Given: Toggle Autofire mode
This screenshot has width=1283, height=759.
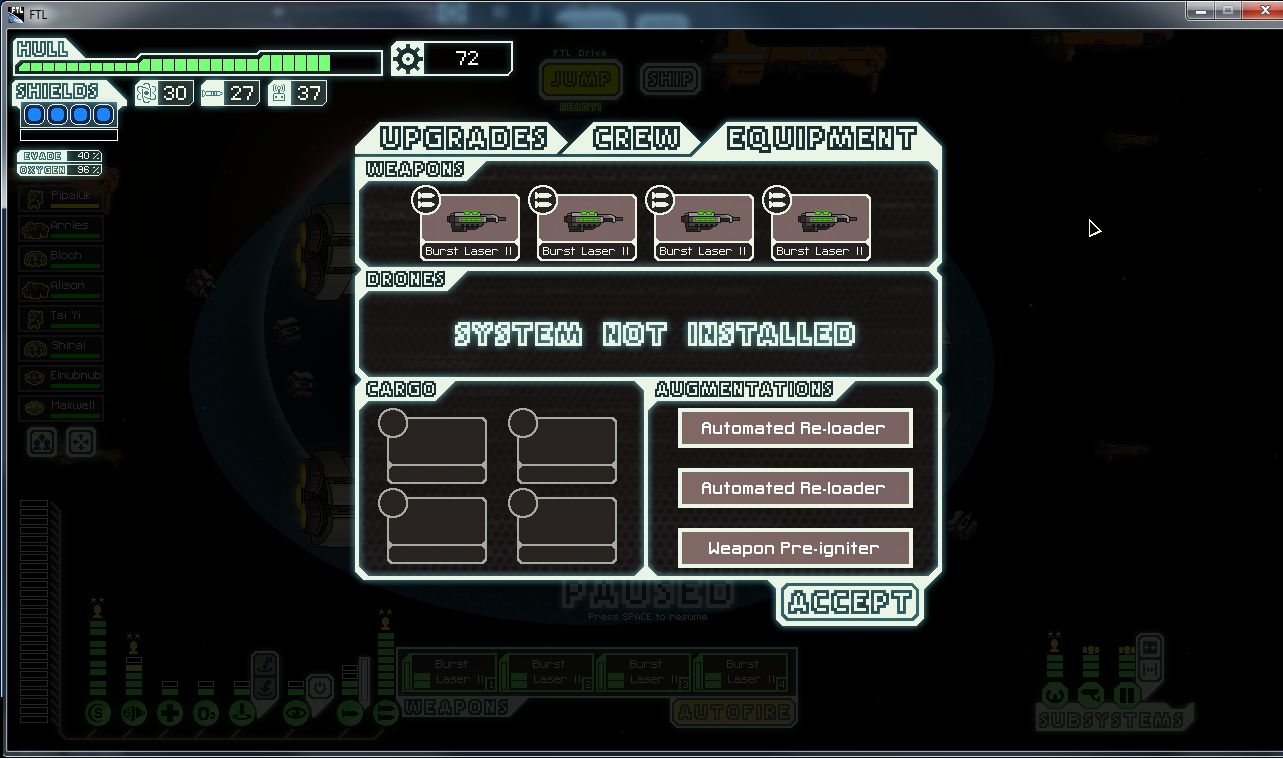Looking at the screenshot, I should 733,713.
